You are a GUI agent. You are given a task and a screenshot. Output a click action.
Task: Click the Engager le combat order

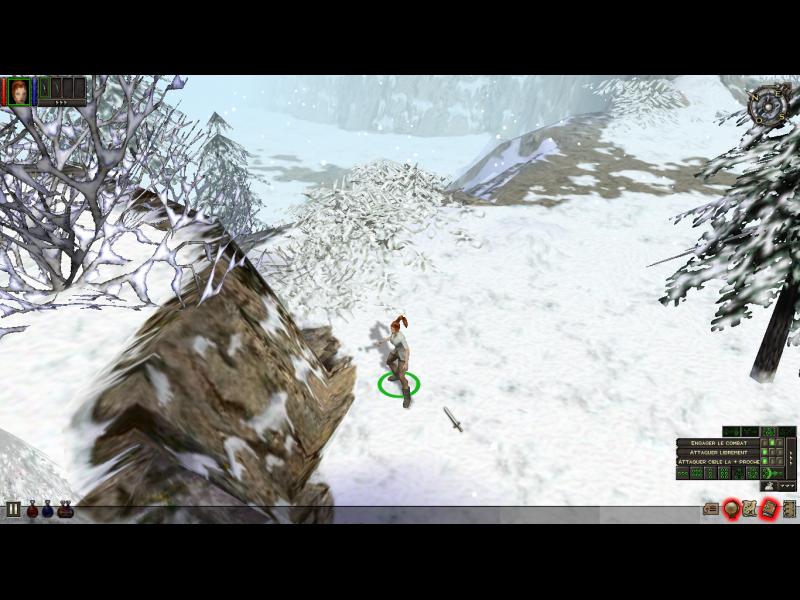click(x=717, y=442)
